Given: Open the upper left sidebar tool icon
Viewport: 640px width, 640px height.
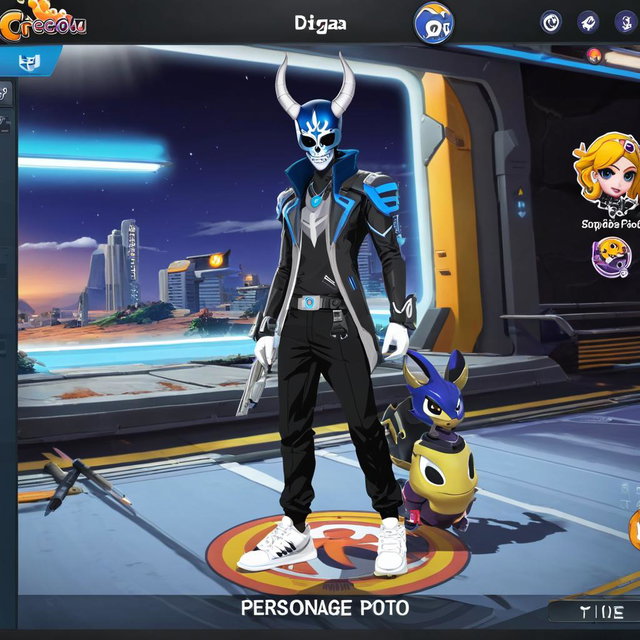Looking at the screenshot, I should (5, 94).
